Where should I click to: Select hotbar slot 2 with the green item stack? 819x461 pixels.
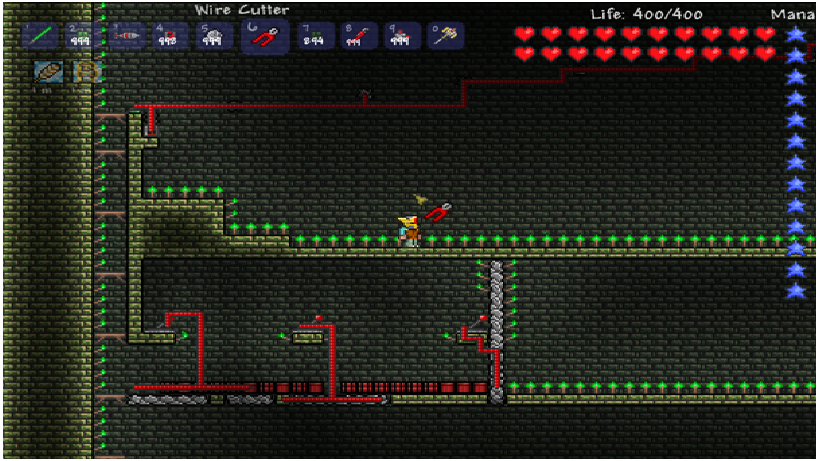click(x=82, y=36)
